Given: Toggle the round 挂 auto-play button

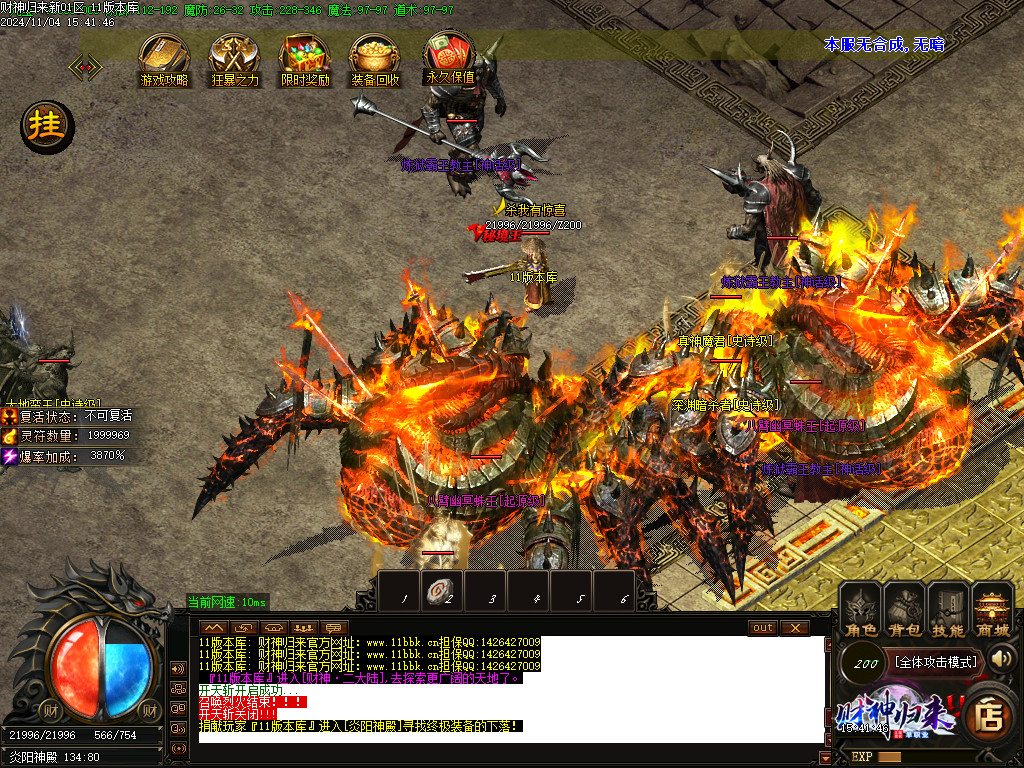Looking at the screenshot, I should click(46, 126).
